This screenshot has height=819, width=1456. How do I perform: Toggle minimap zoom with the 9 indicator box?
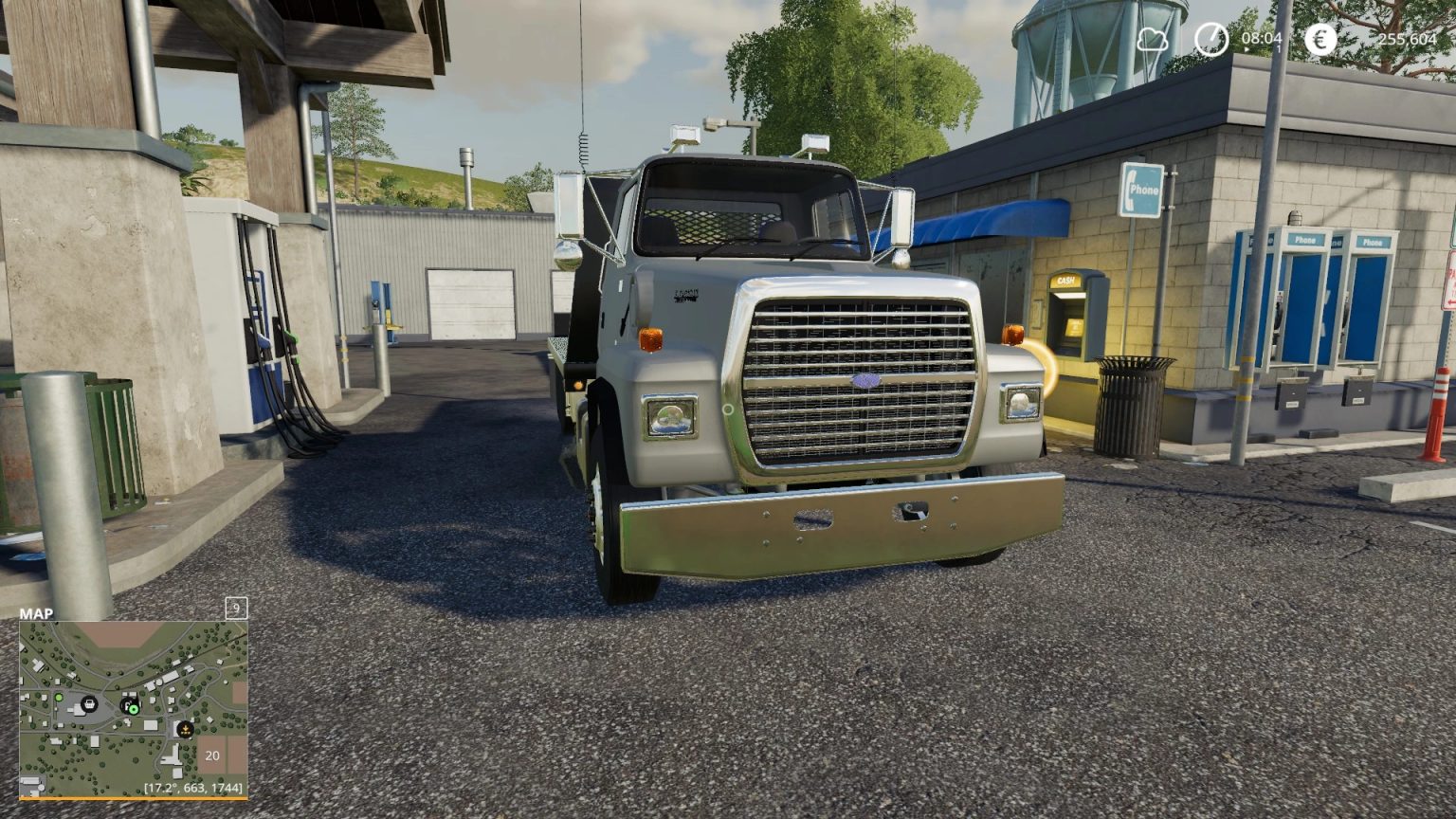tap(235, 610)
